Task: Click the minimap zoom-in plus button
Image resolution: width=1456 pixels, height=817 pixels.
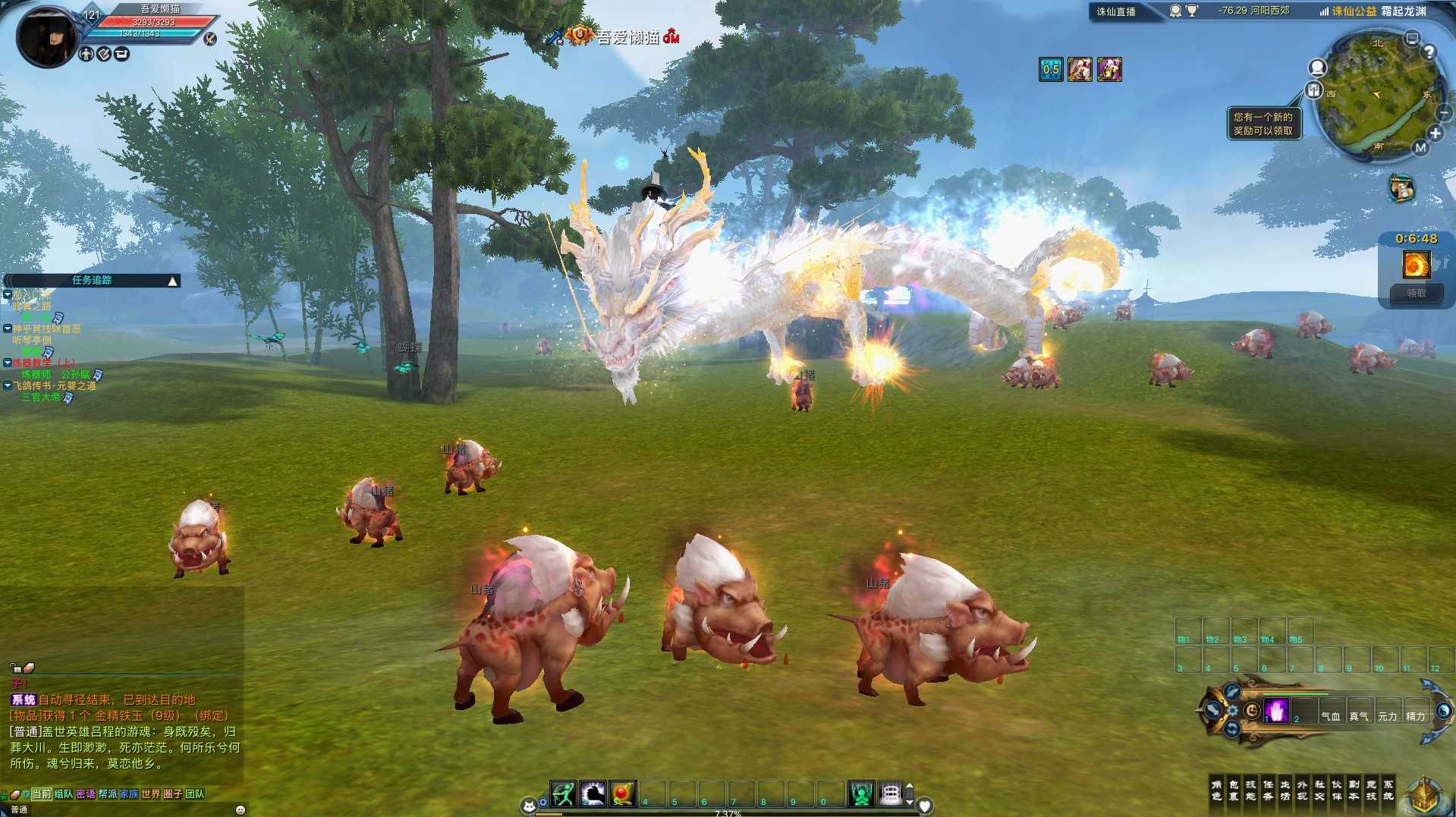Action: pyautogui.click(x=1435, y=134)
